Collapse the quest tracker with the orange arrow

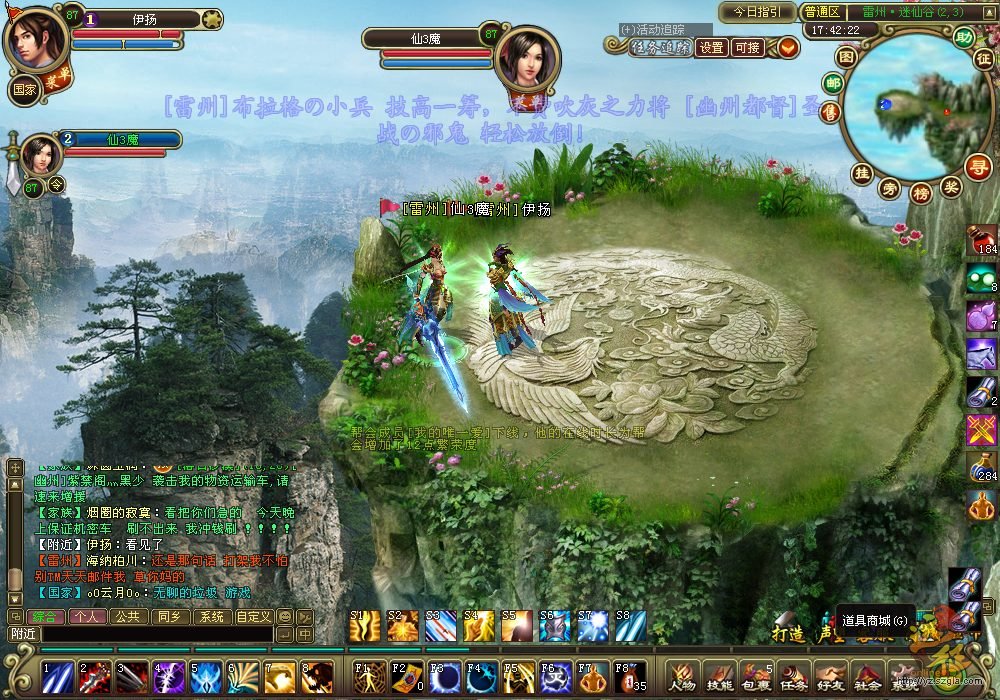(788, 47)
